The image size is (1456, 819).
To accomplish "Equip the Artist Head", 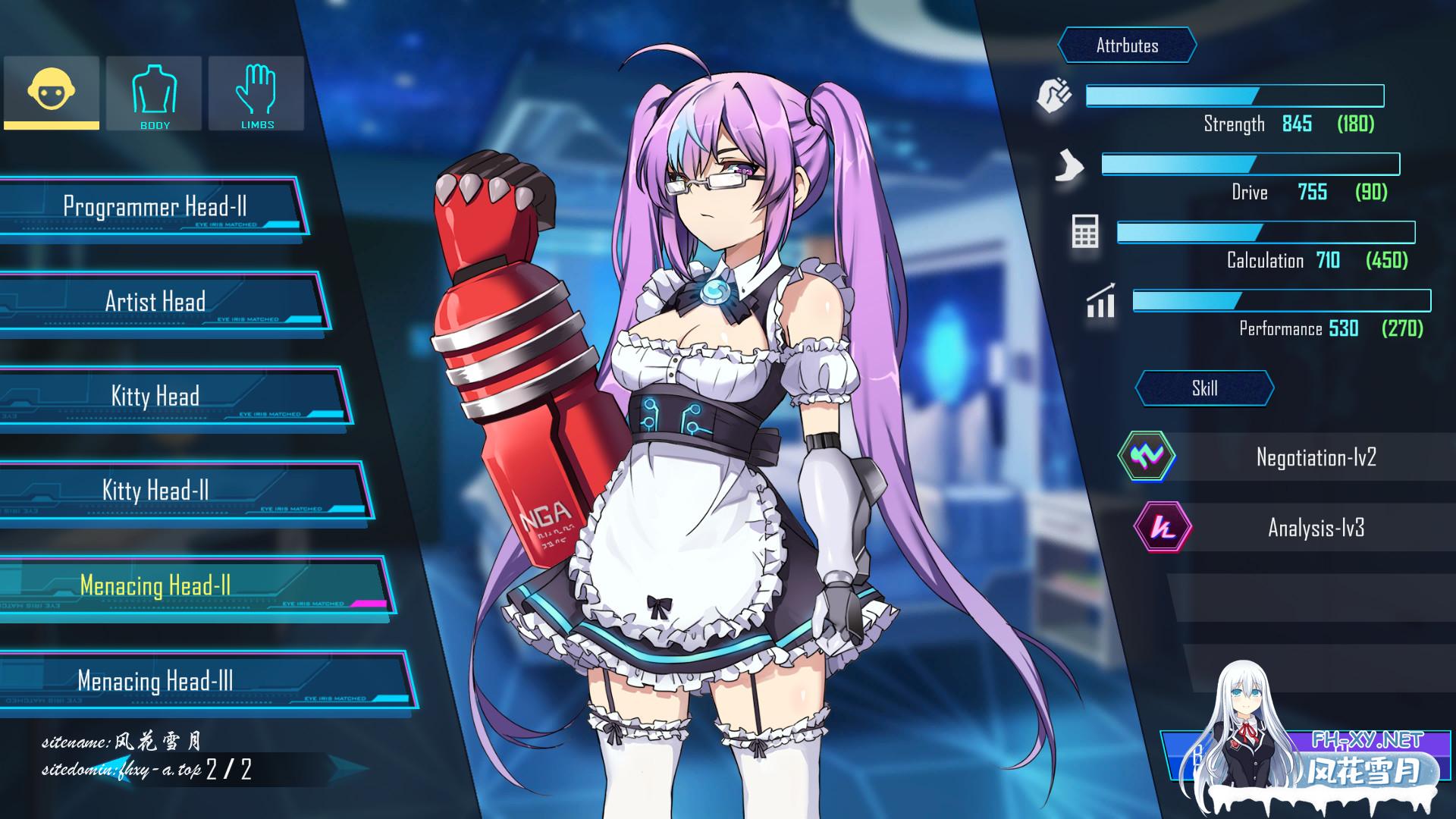I will click(155, 302).
